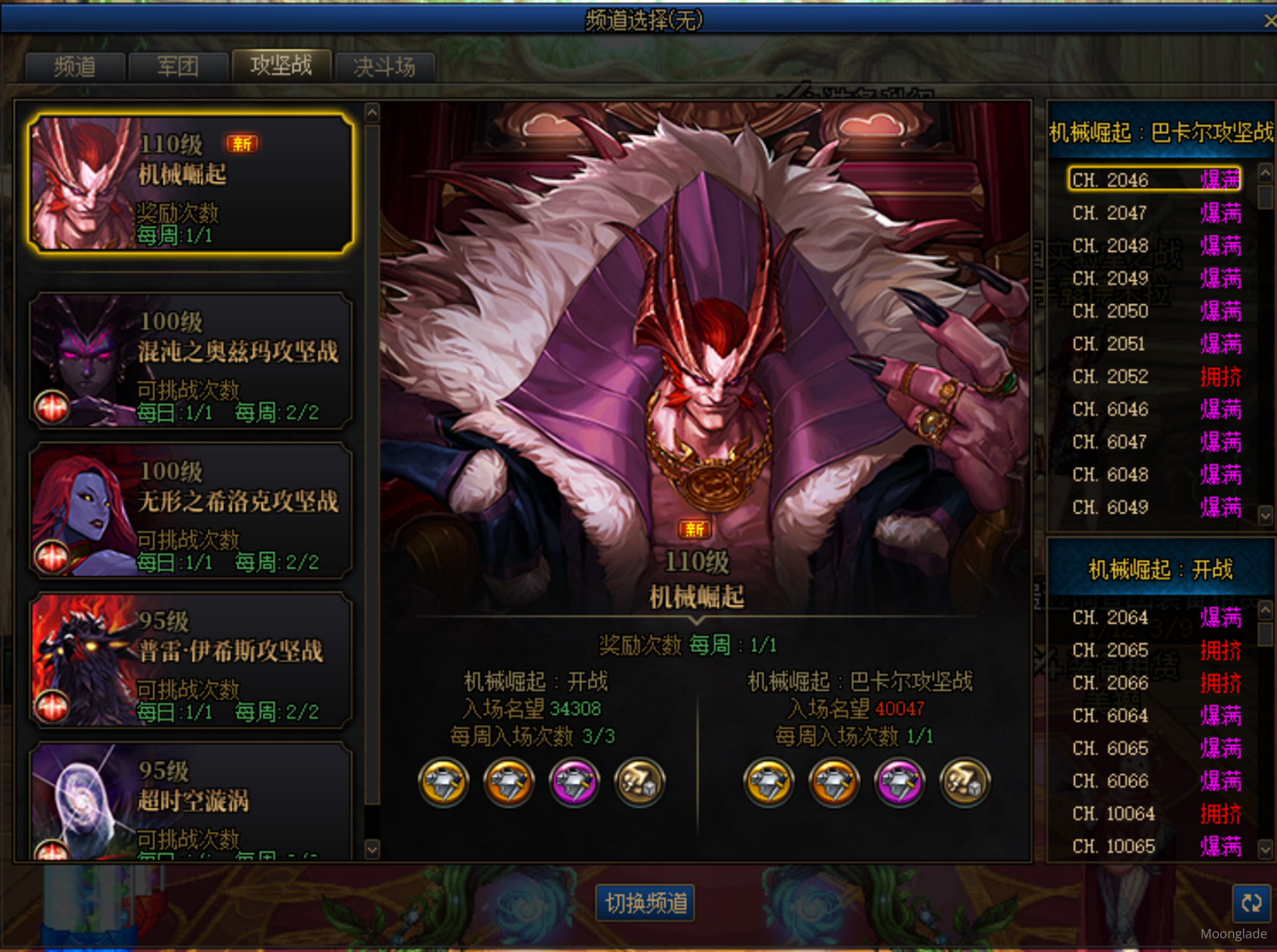Pick the 普雷·伊希斯攻坚战 raid entry
Image resolution: width=1277 pixels, height=952 pixels.
point(190,660)
